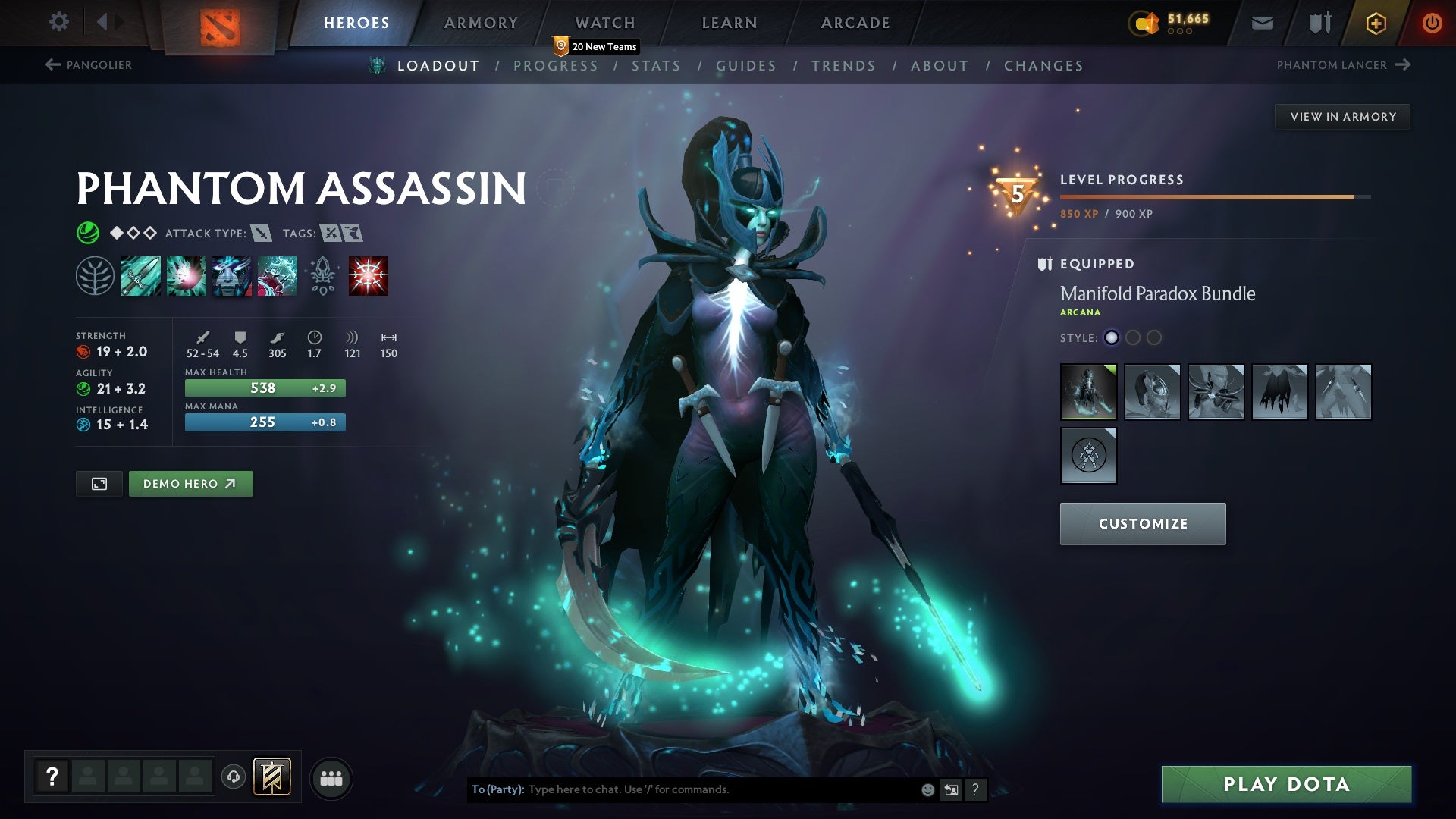This screenshot has width=1456, height=819.
Task: Click the find party group icon
Action: pyautogui.click(x=332, y=777)
